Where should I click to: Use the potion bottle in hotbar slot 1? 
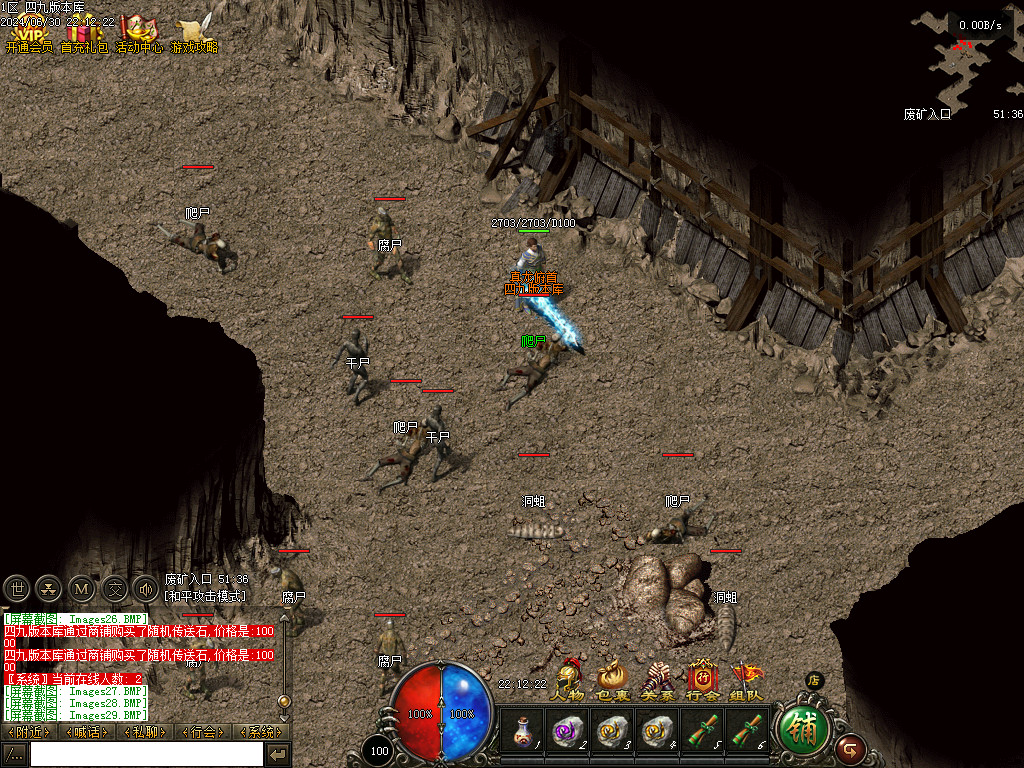(x=522, y=731)
